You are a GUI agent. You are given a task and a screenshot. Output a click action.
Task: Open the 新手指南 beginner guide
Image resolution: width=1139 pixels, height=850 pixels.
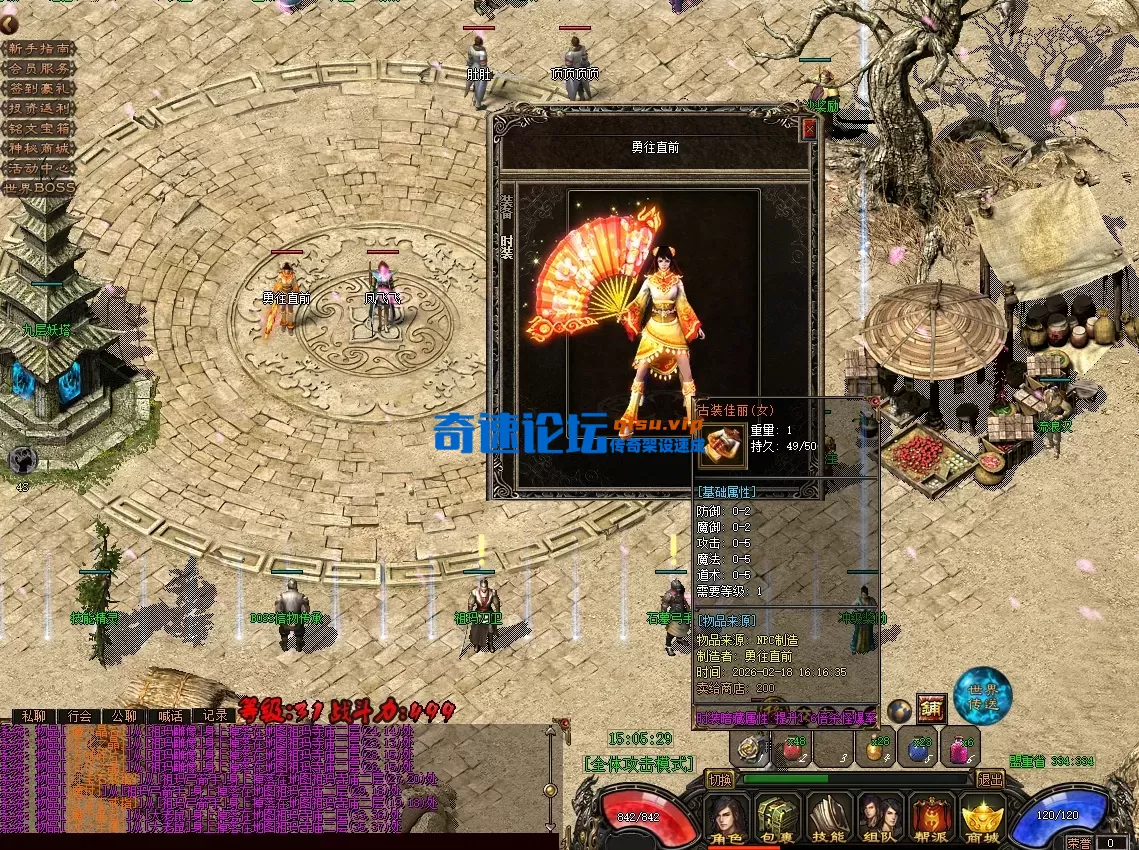coord(39,48)
